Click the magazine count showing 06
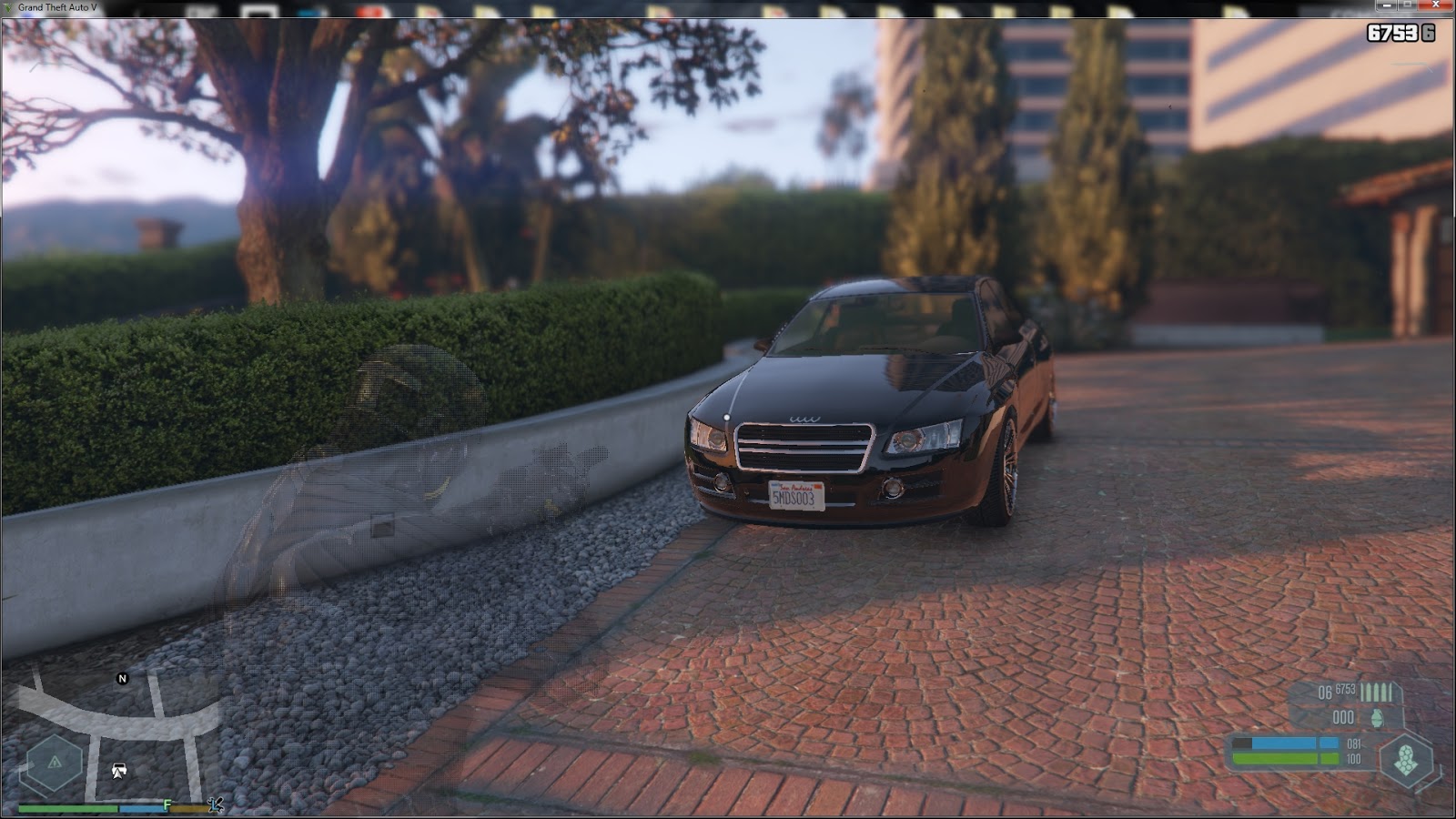 tap(1325, 692)
